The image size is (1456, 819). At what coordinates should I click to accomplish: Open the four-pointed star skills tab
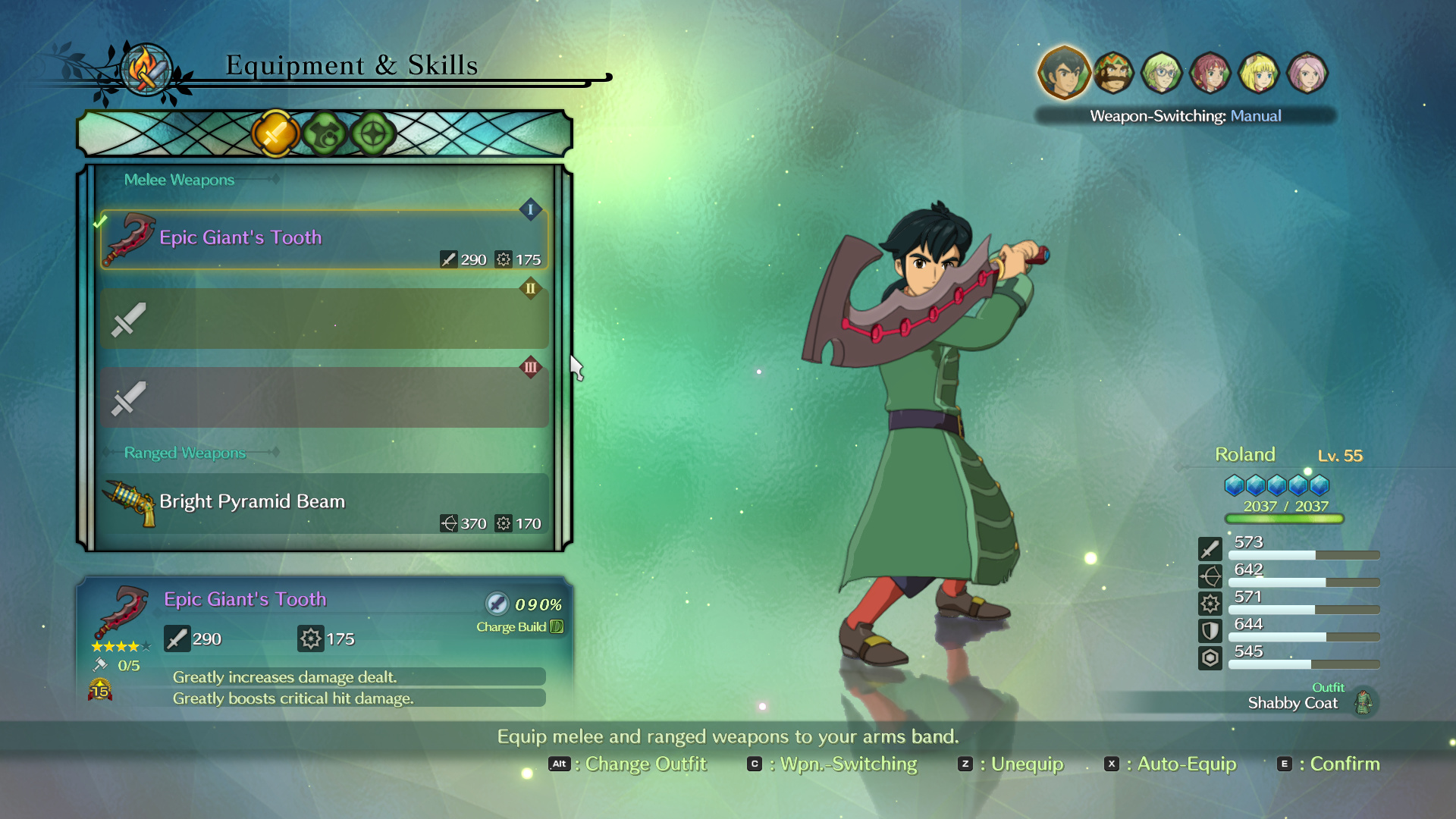pos(373,134)
